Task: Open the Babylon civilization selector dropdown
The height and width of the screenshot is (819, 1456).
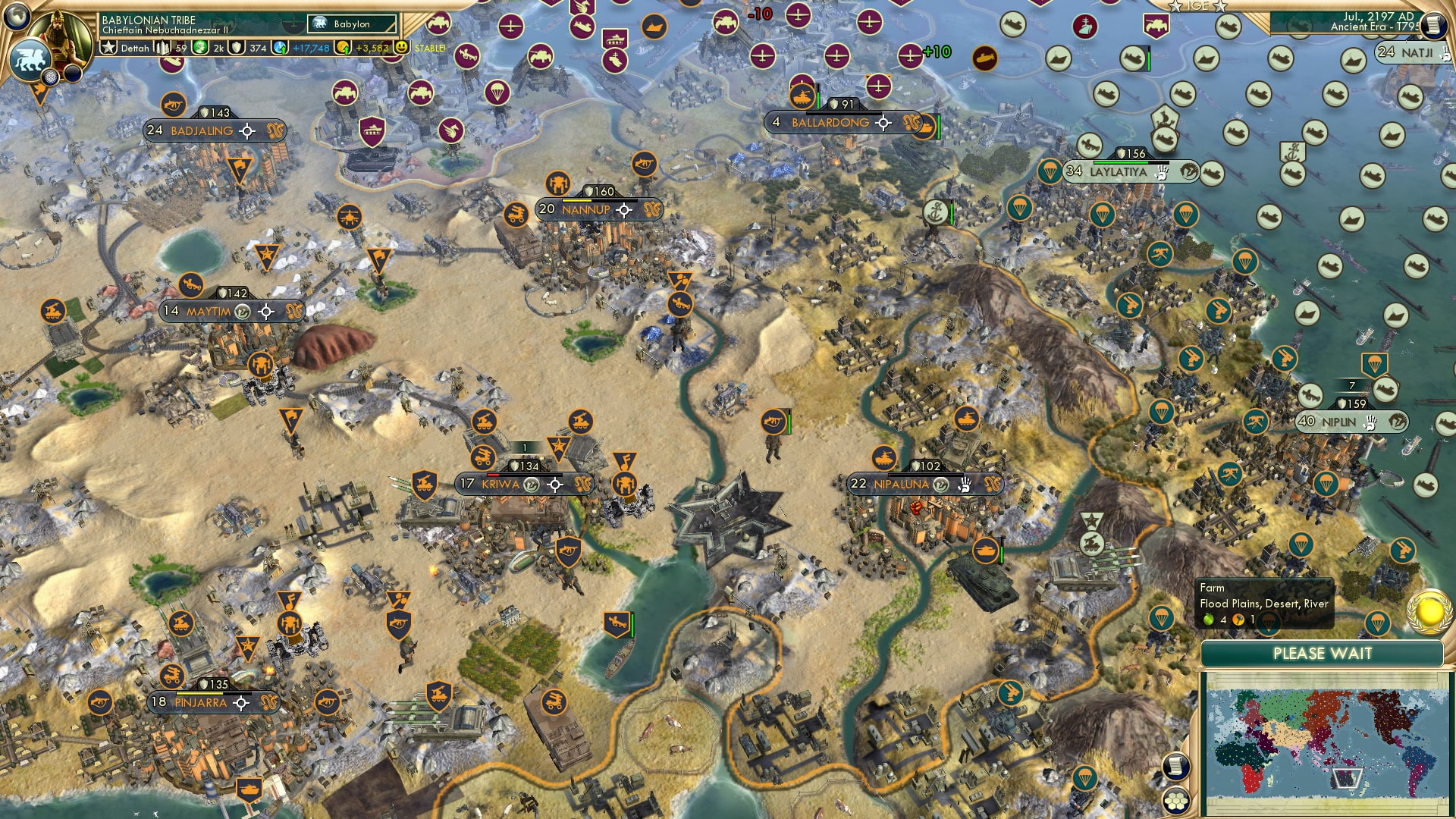Action: point(350,24)
